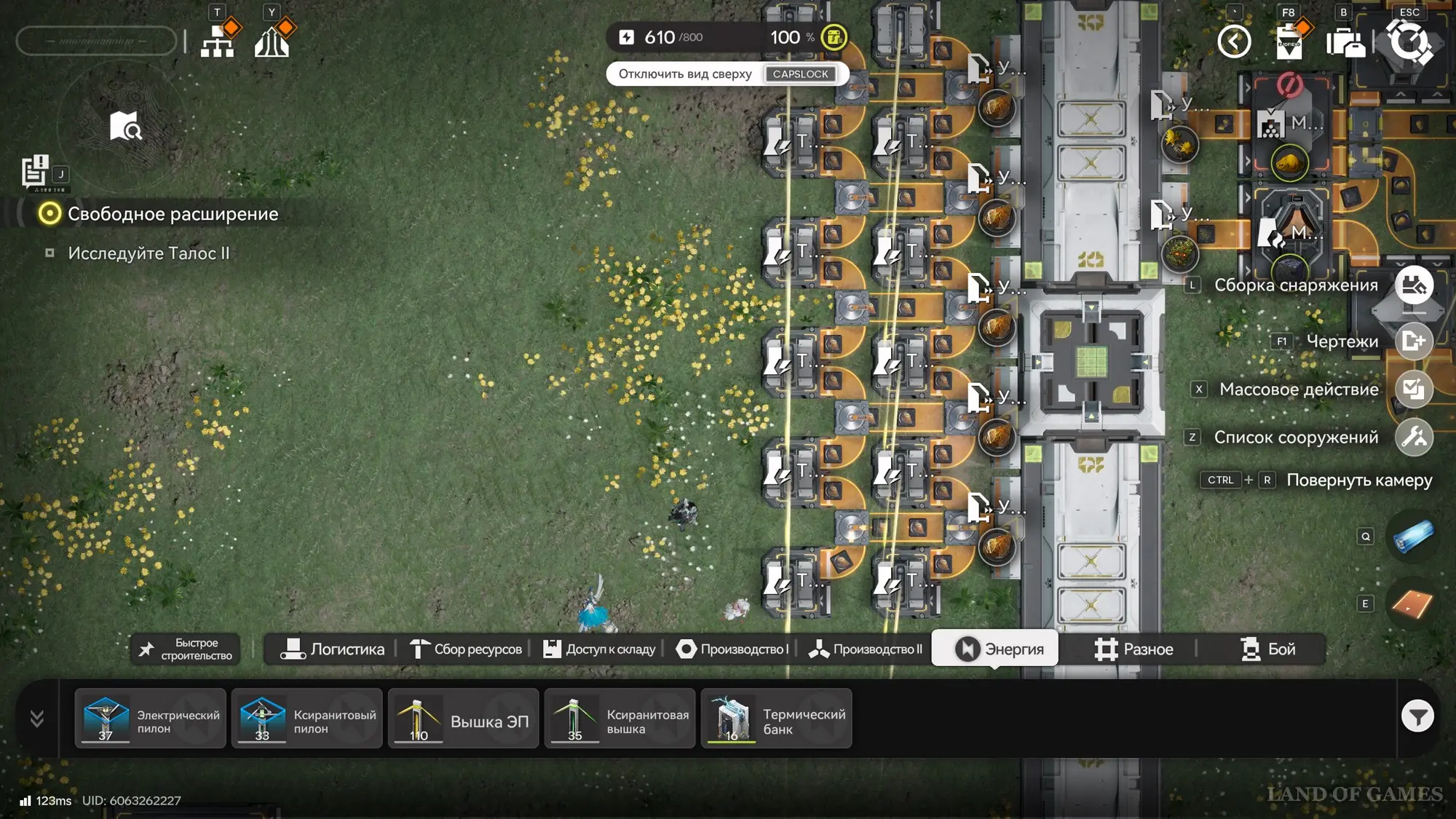1456x819 pixels.
Task: Open Список сооружений structures list
Action: pyautogui.click(x=1414, y=438)
